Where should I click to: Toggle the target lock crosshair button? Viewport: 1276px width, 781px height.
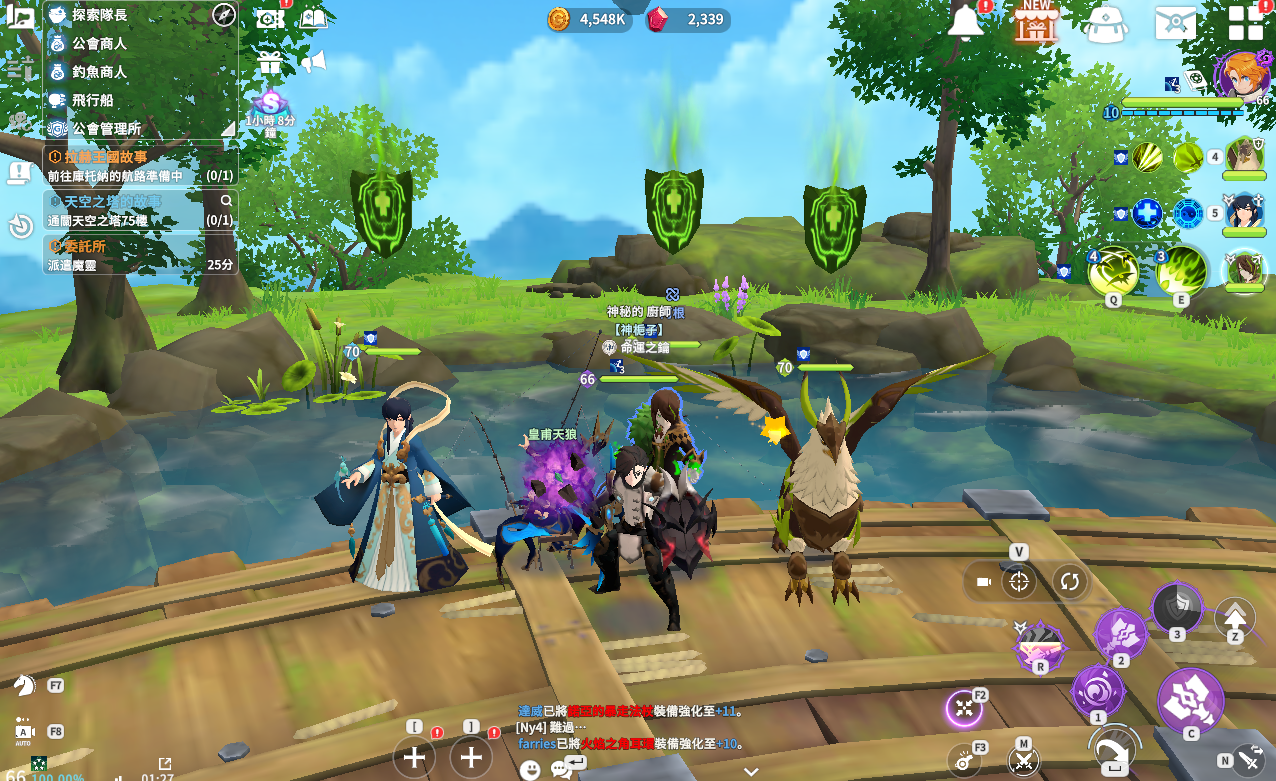1019,581
